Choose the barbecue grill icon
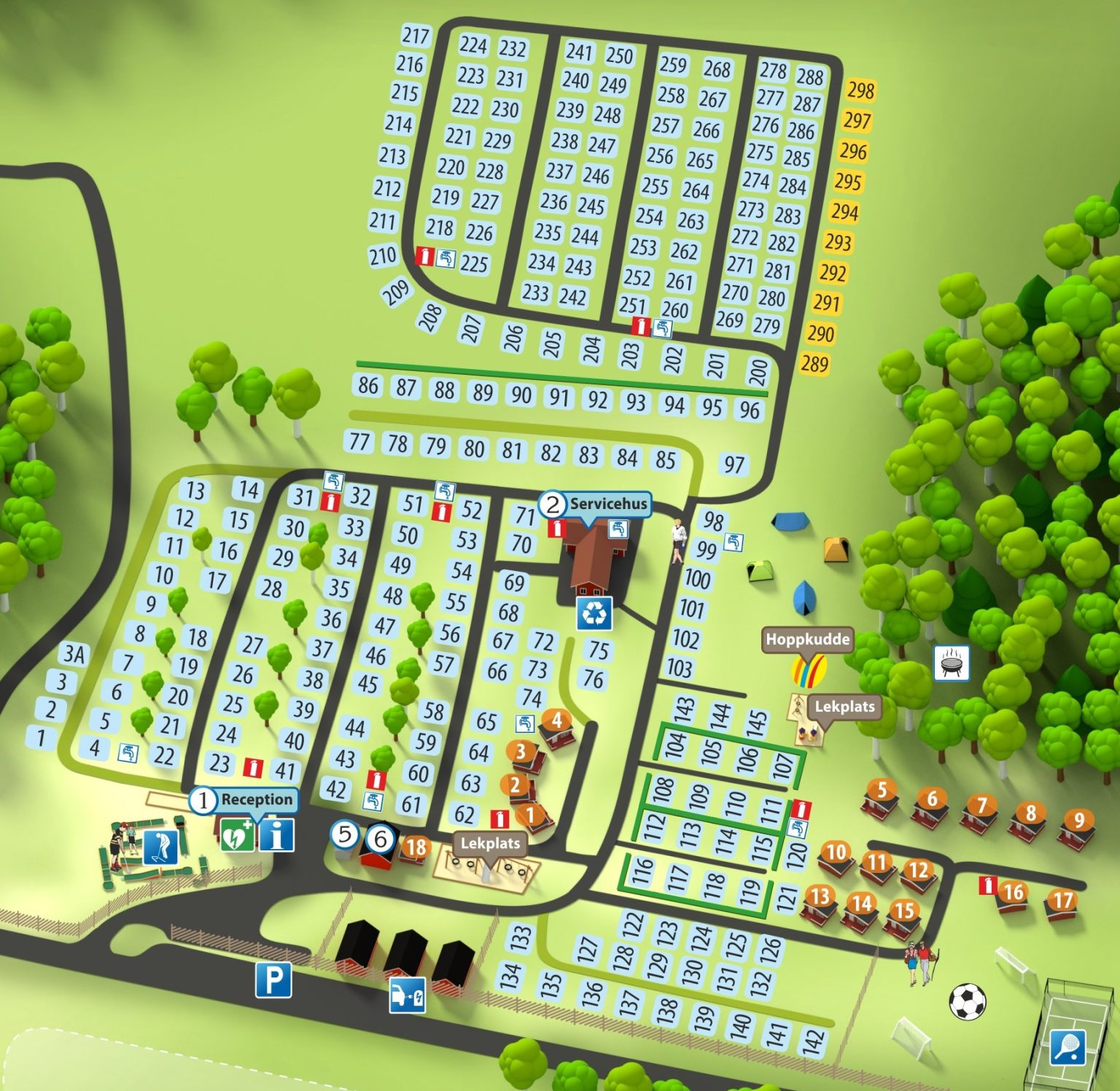1120x1091 pixels. [952, 663]
